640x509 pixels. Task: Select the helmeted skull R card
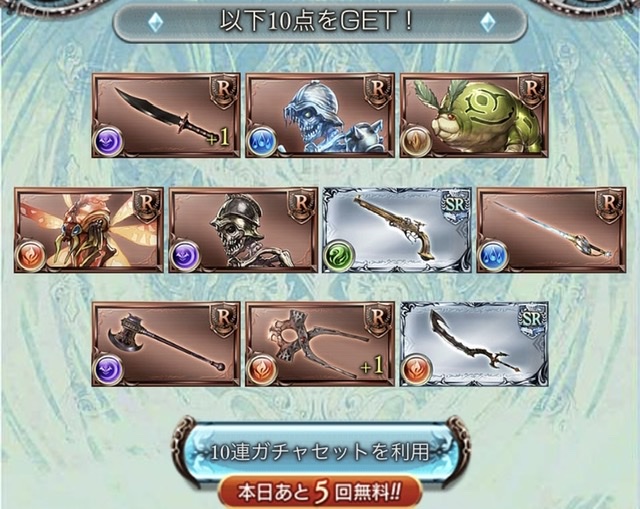click(243, 230)
